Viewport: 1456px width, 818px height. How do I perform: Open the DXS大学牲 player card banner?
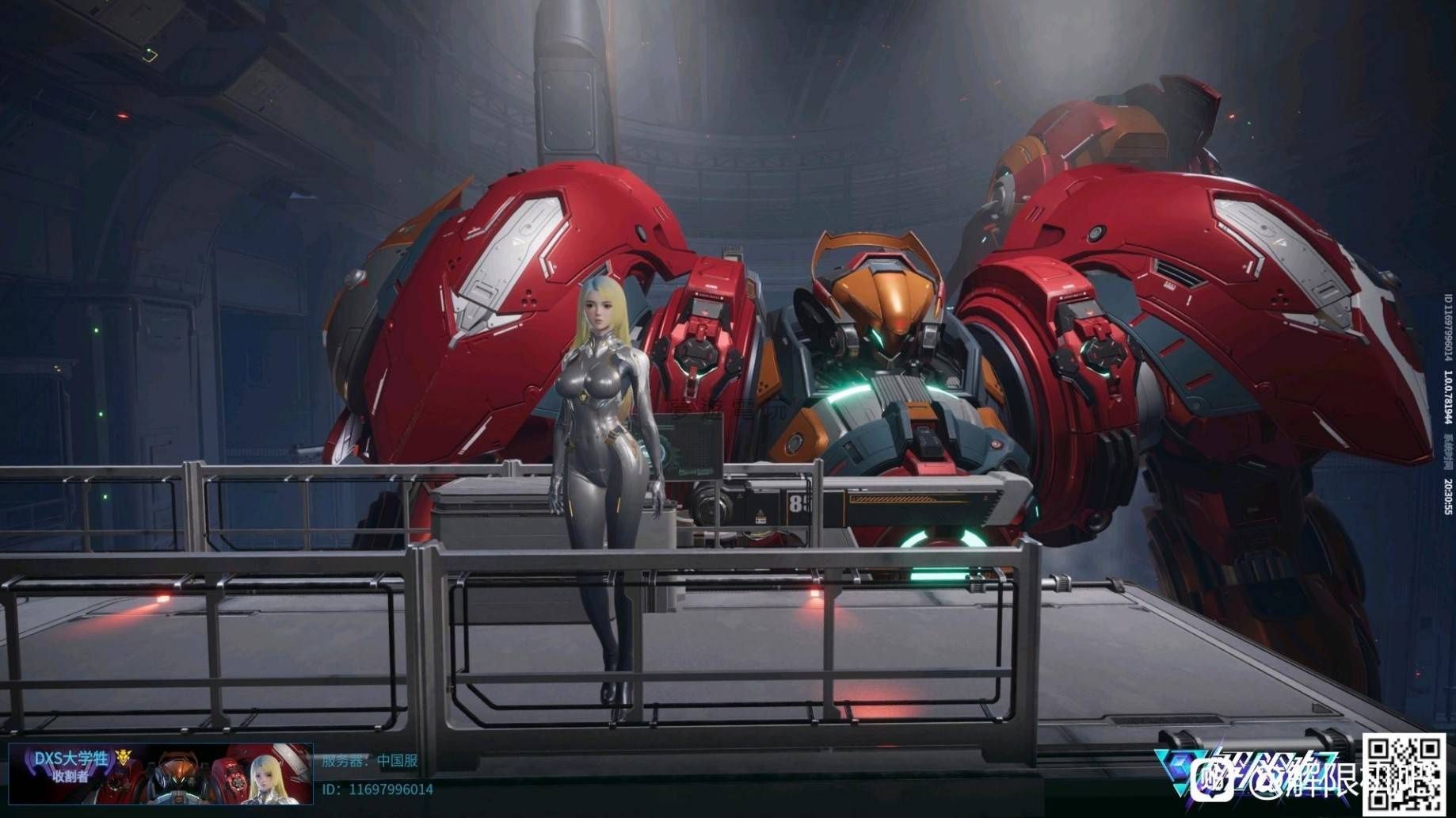click(x=160, y=774)
